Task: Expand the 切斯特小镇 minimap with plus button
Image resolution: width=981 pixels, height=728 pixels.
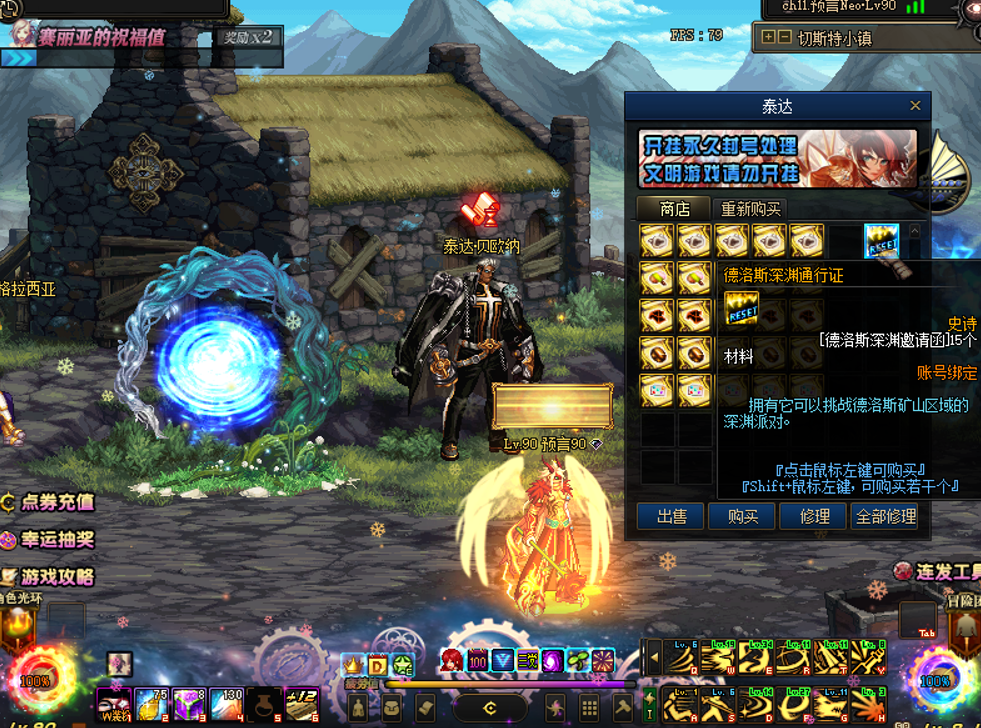Action: [x=768, y=38]
